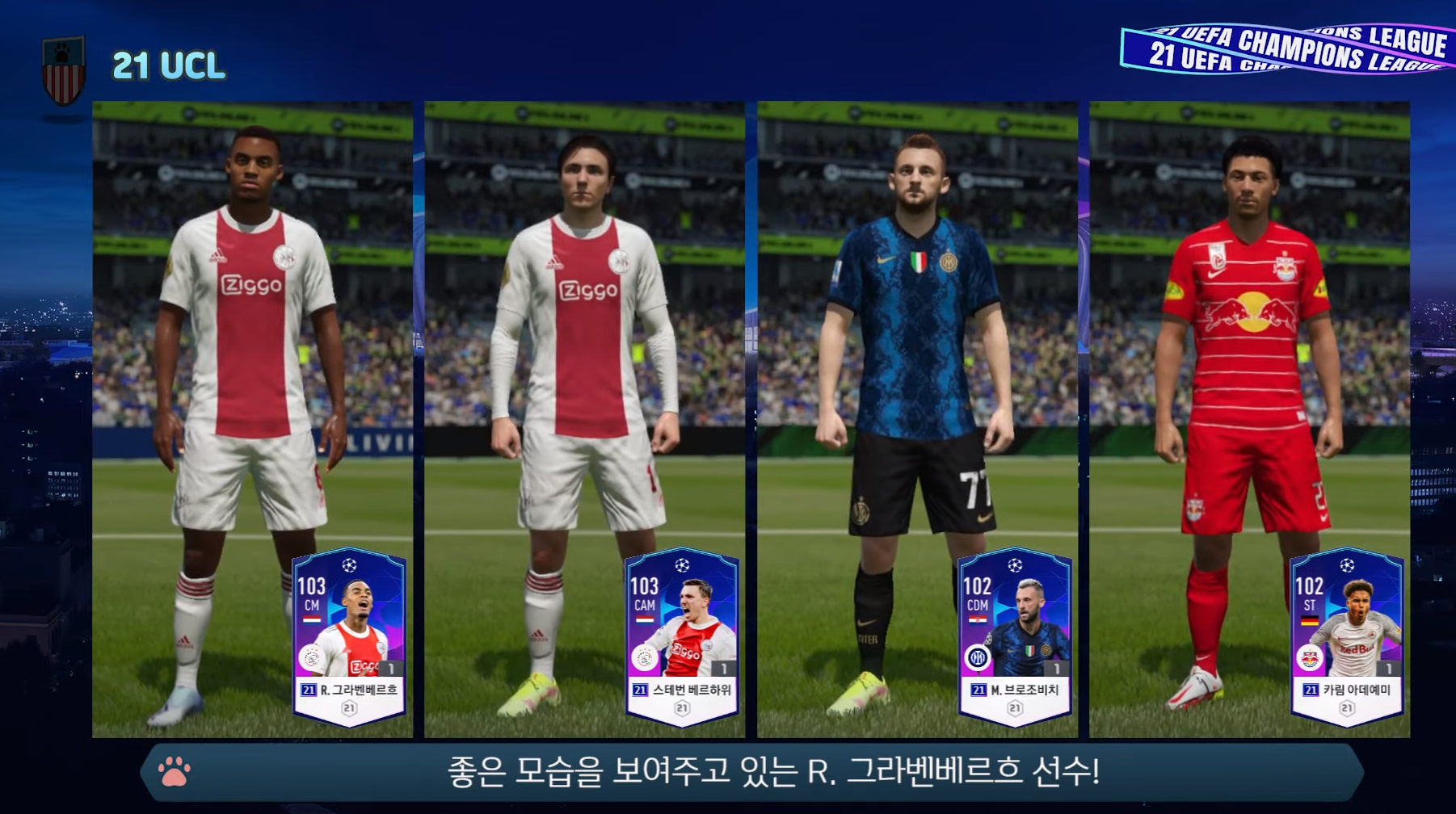
Task: Pick the 카림 아데예미 102 ST card
Action: pos(1347,637)
